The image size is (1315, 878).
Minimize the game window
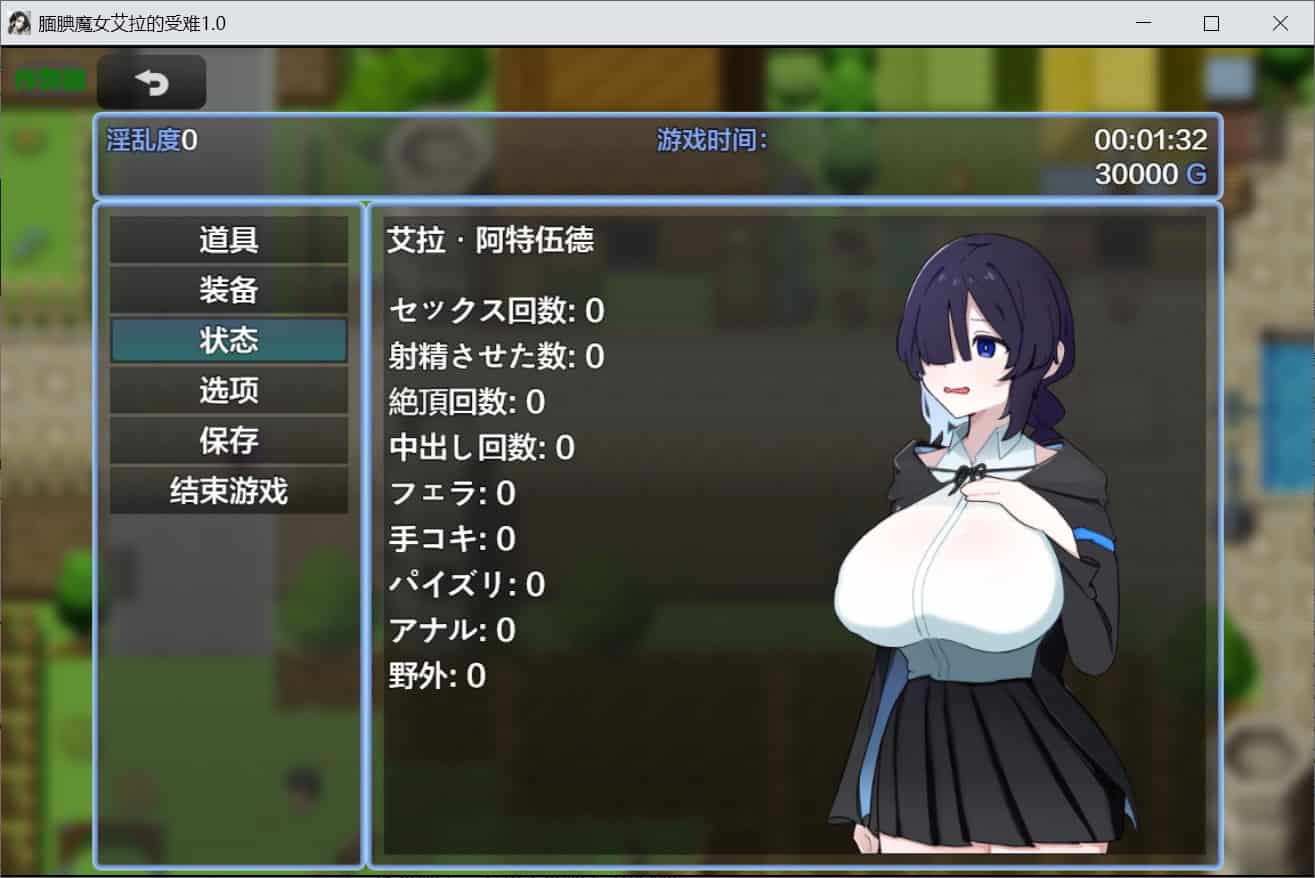click(1143, 23)
